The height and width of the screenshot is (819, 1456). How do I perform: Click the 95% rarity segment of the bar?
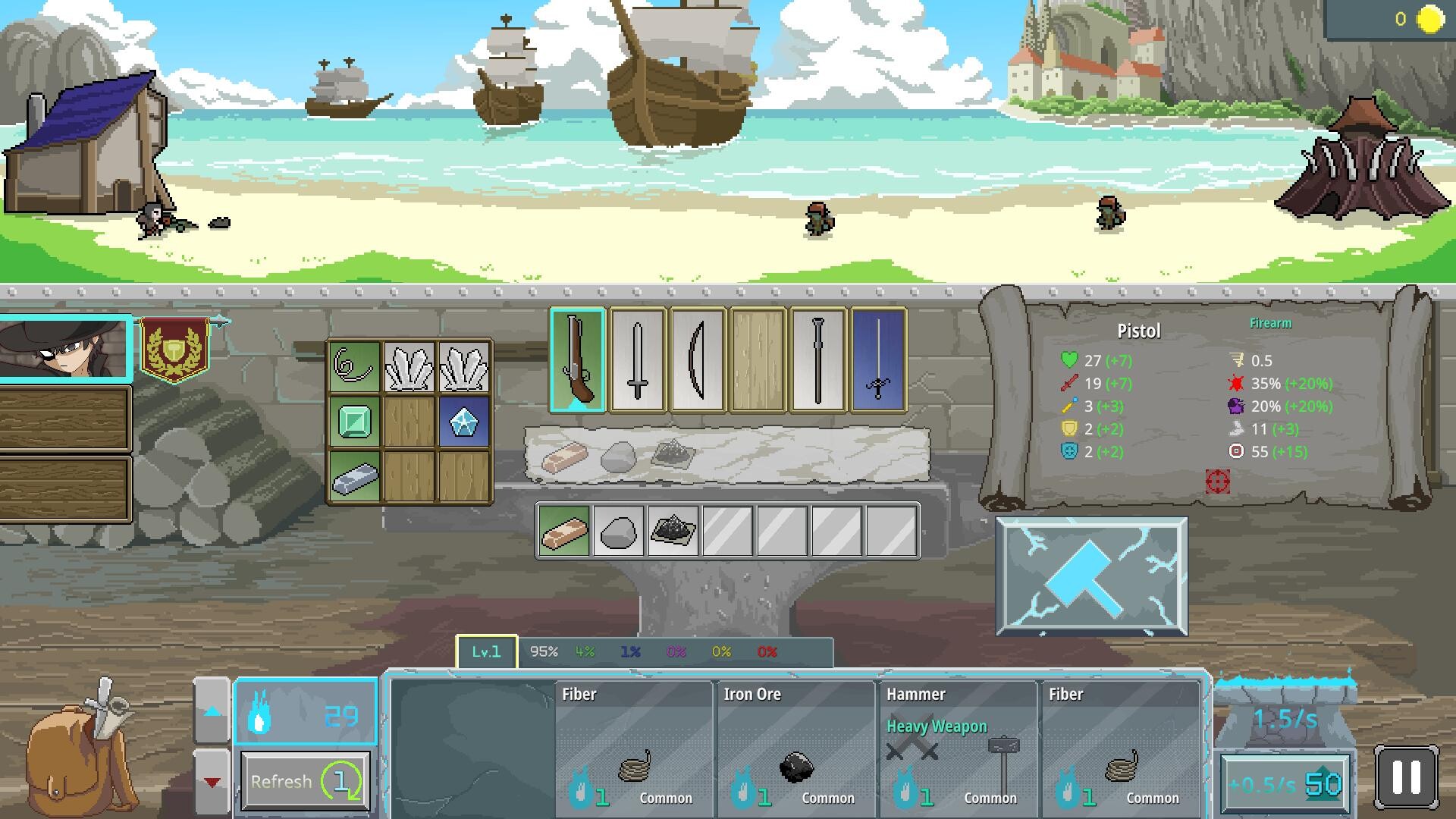(x=544, y=651)
